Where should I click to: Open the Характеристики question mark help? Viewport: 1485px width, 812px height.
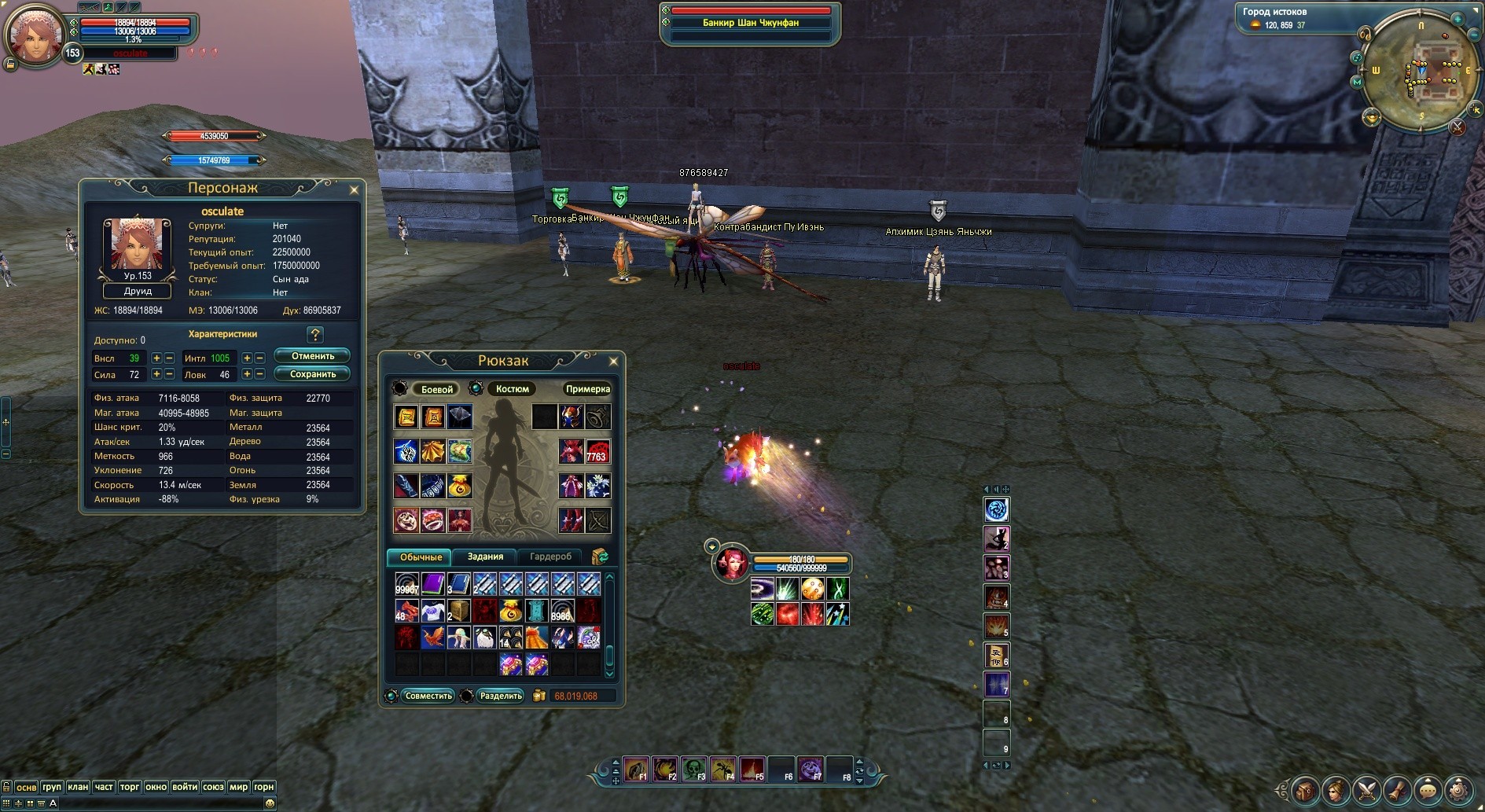[x=315, y=335]
